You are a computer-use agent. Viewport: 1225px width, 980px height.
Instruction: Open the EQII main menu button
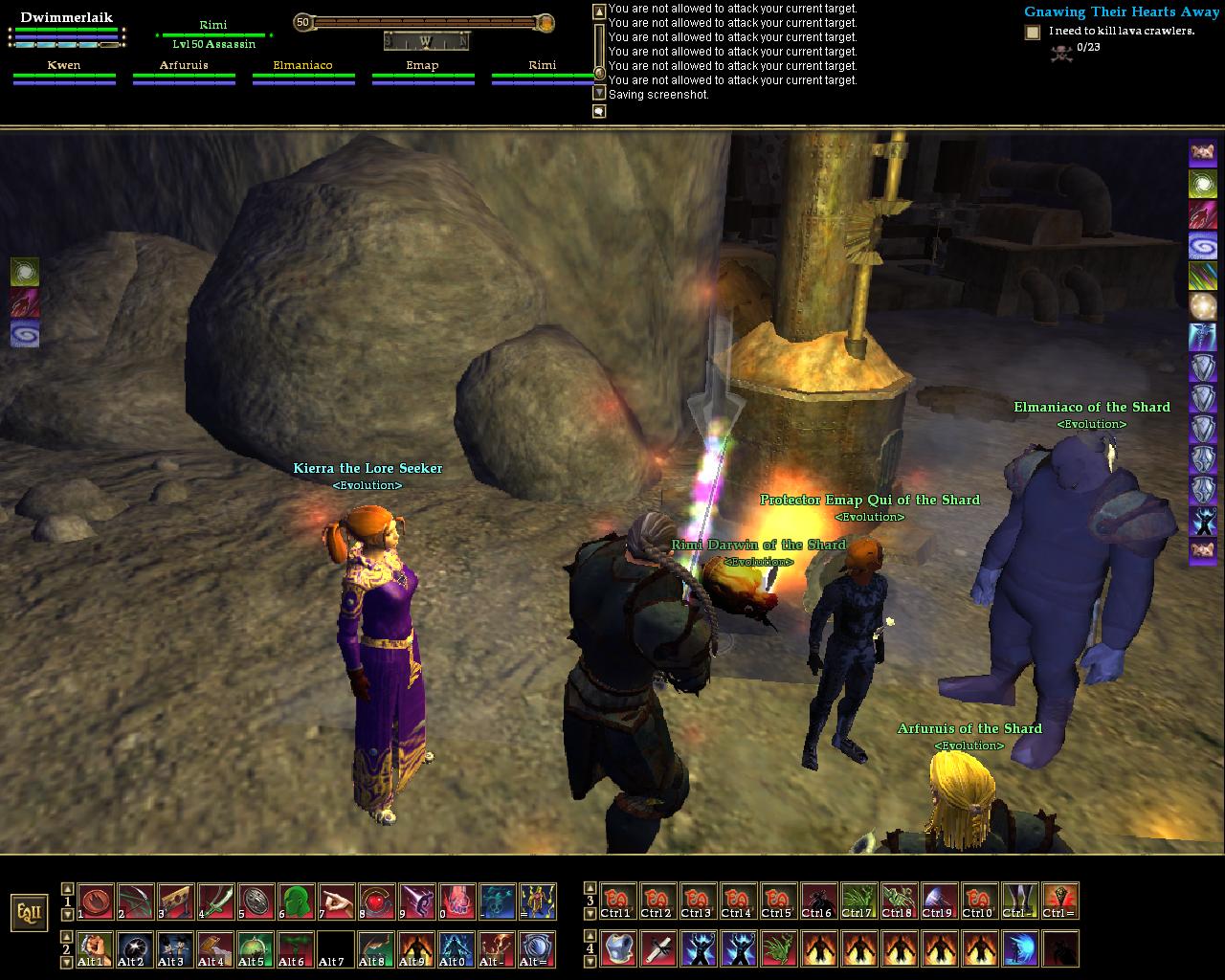(29, 913)
